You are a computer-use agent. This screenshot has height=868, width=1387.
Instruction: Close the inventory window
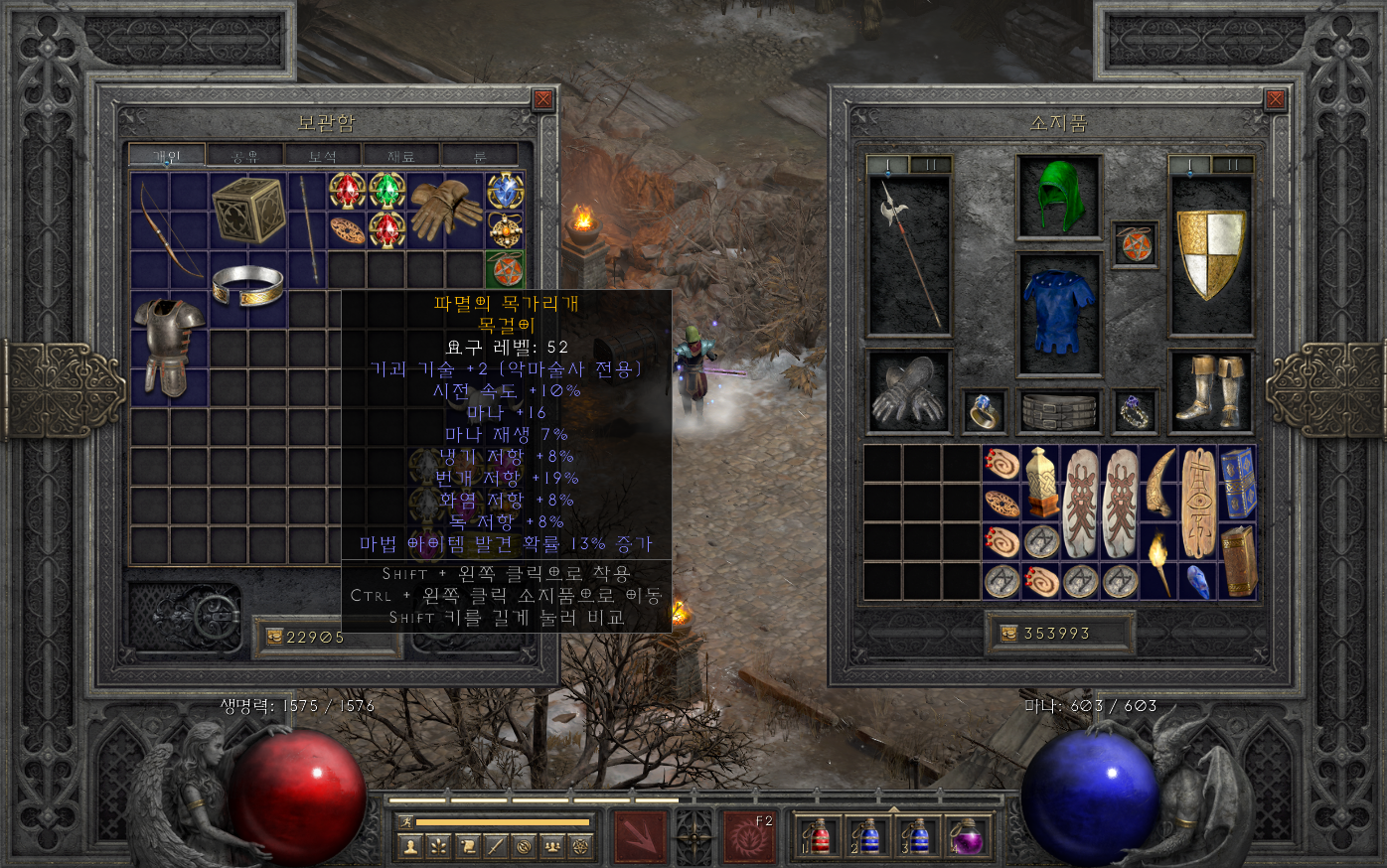(1276, 99)
